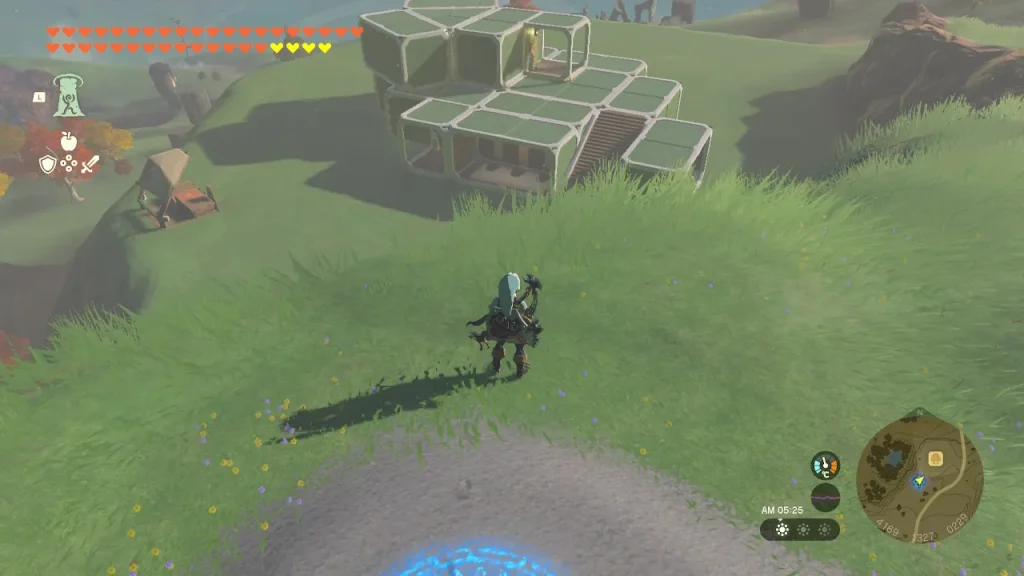The height and width of the screenshot is (576, 1024).
Task: Choose the apple item shortcut
Action: coord(68,141)
